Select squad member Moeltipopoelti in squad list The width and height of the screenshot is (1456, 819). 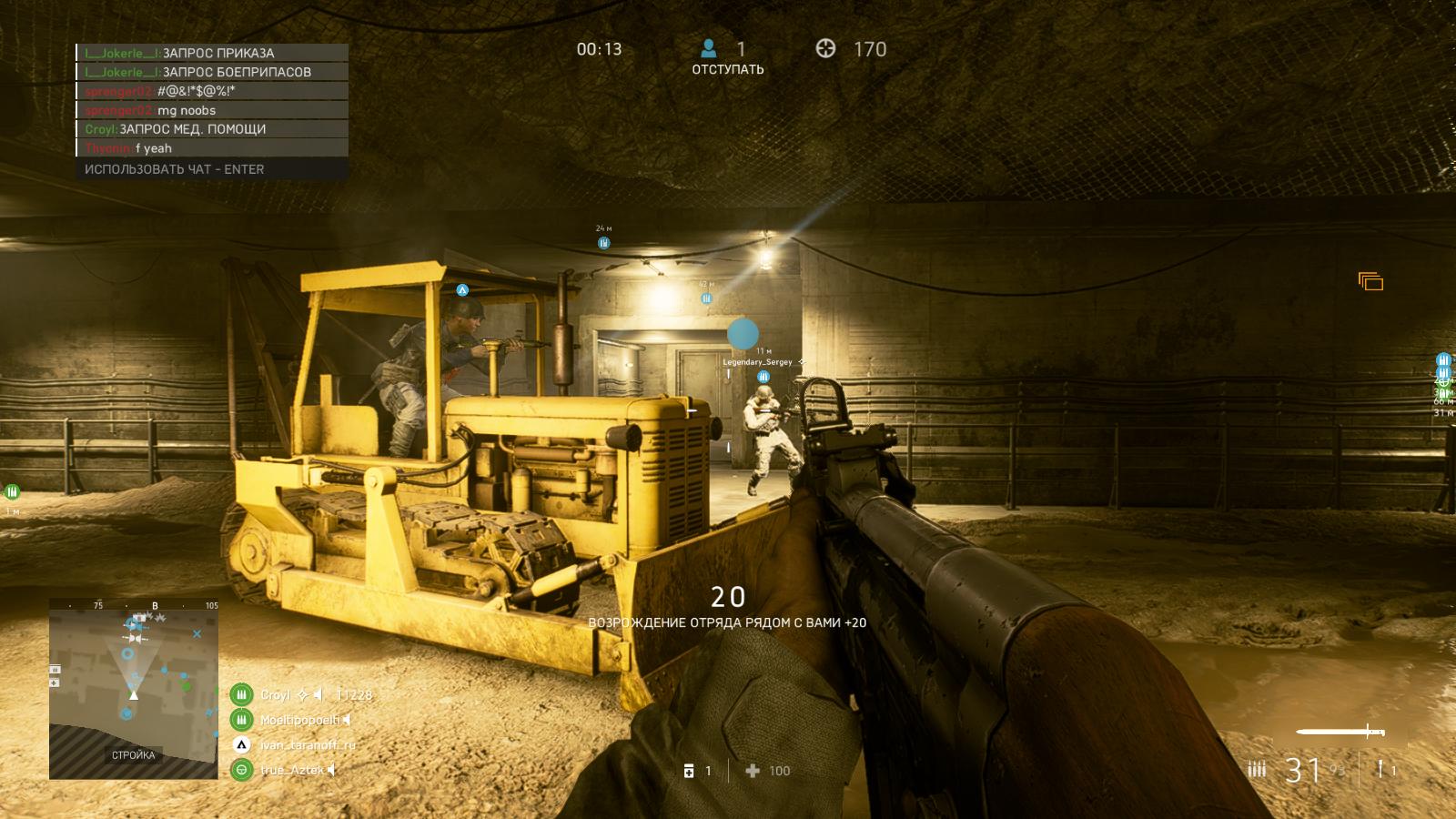click(x=299, y=720)
